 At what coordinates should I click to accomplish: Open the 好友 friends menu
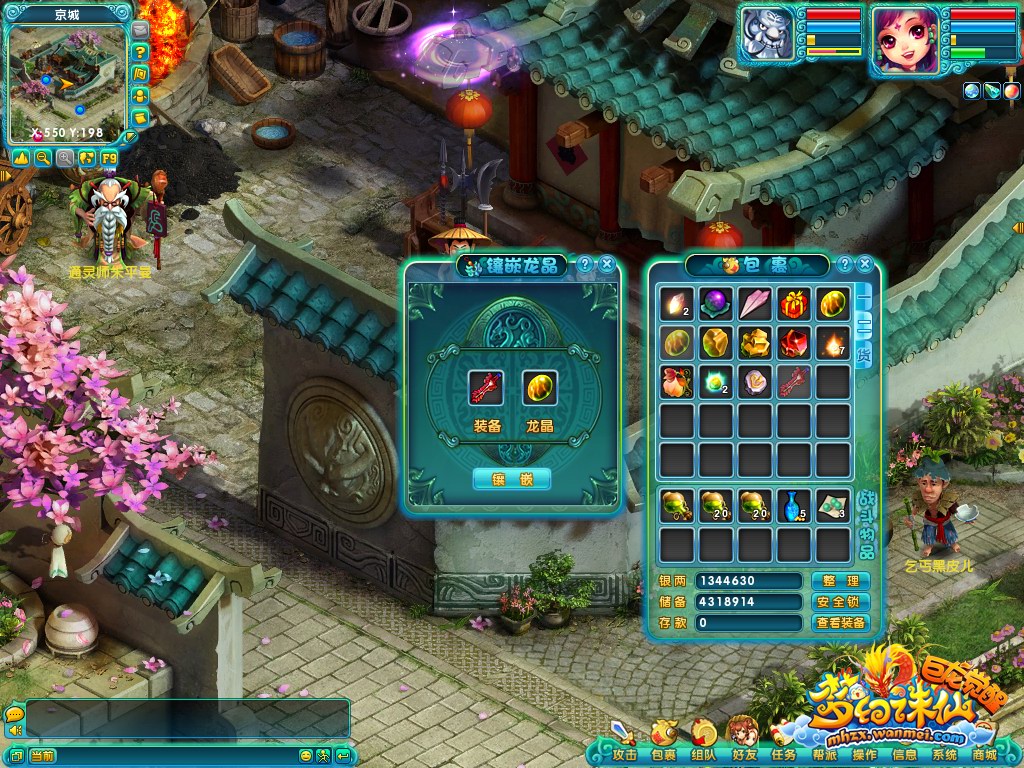pyautogui.click(x=744, y=755)
